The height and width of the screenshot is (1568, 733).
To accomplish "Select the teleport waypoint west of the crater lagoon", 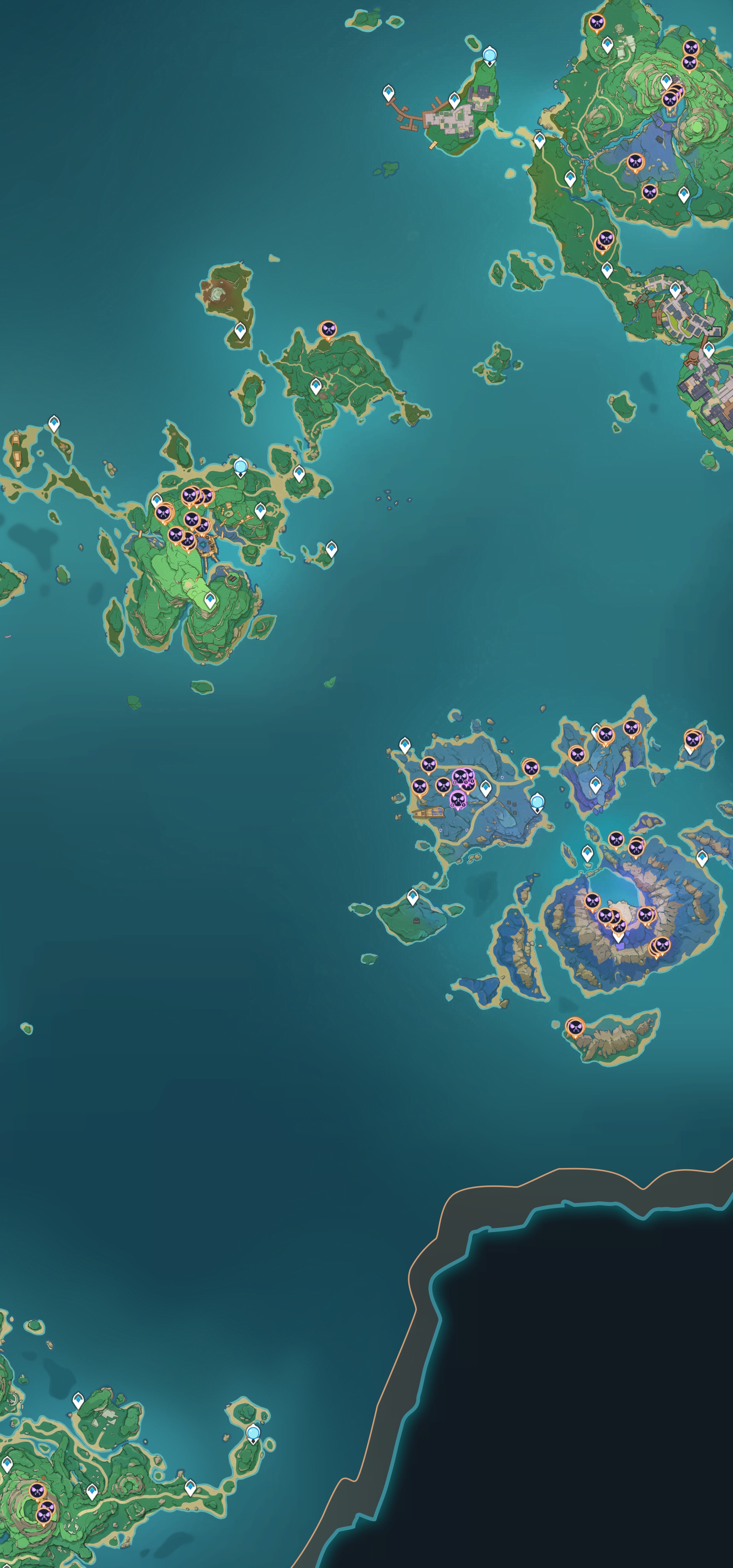I will point(587,853).
